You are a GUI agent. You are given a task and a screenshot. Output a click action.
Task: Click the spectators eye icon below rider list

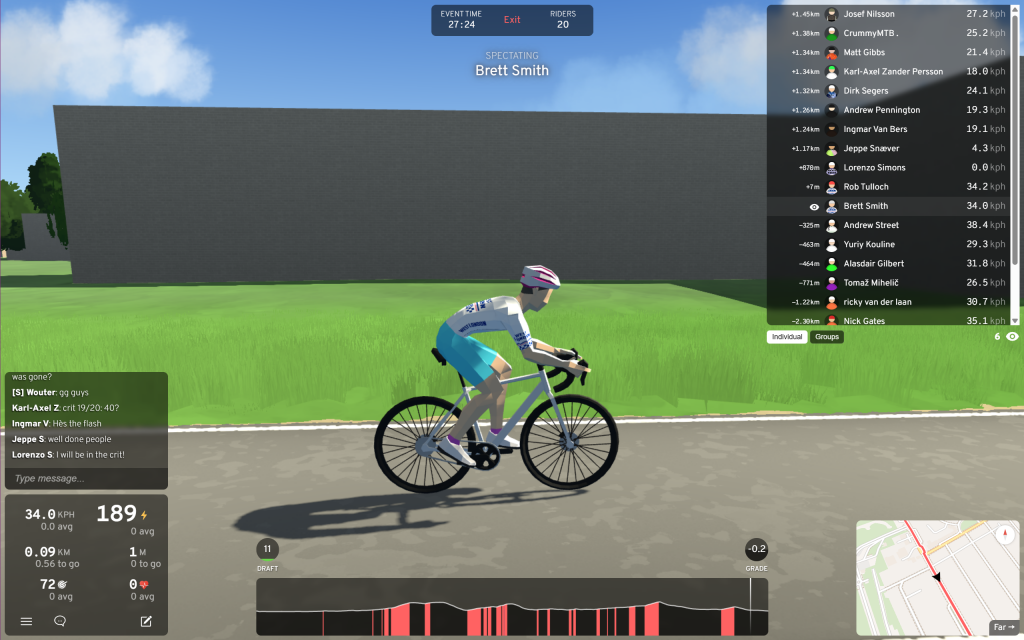coord(1012,337)
